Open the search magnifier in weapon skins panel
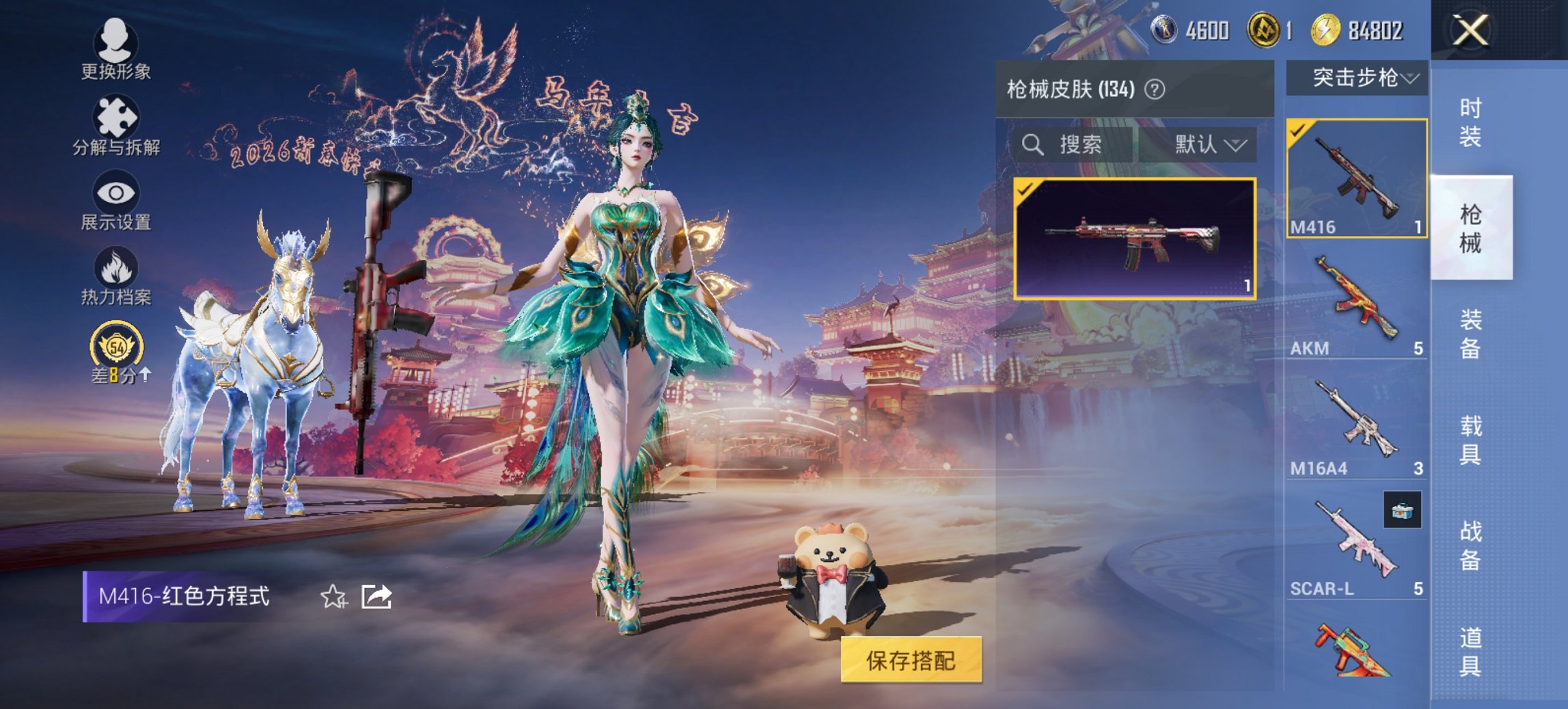The image size is (1568, 709). 1032,144
